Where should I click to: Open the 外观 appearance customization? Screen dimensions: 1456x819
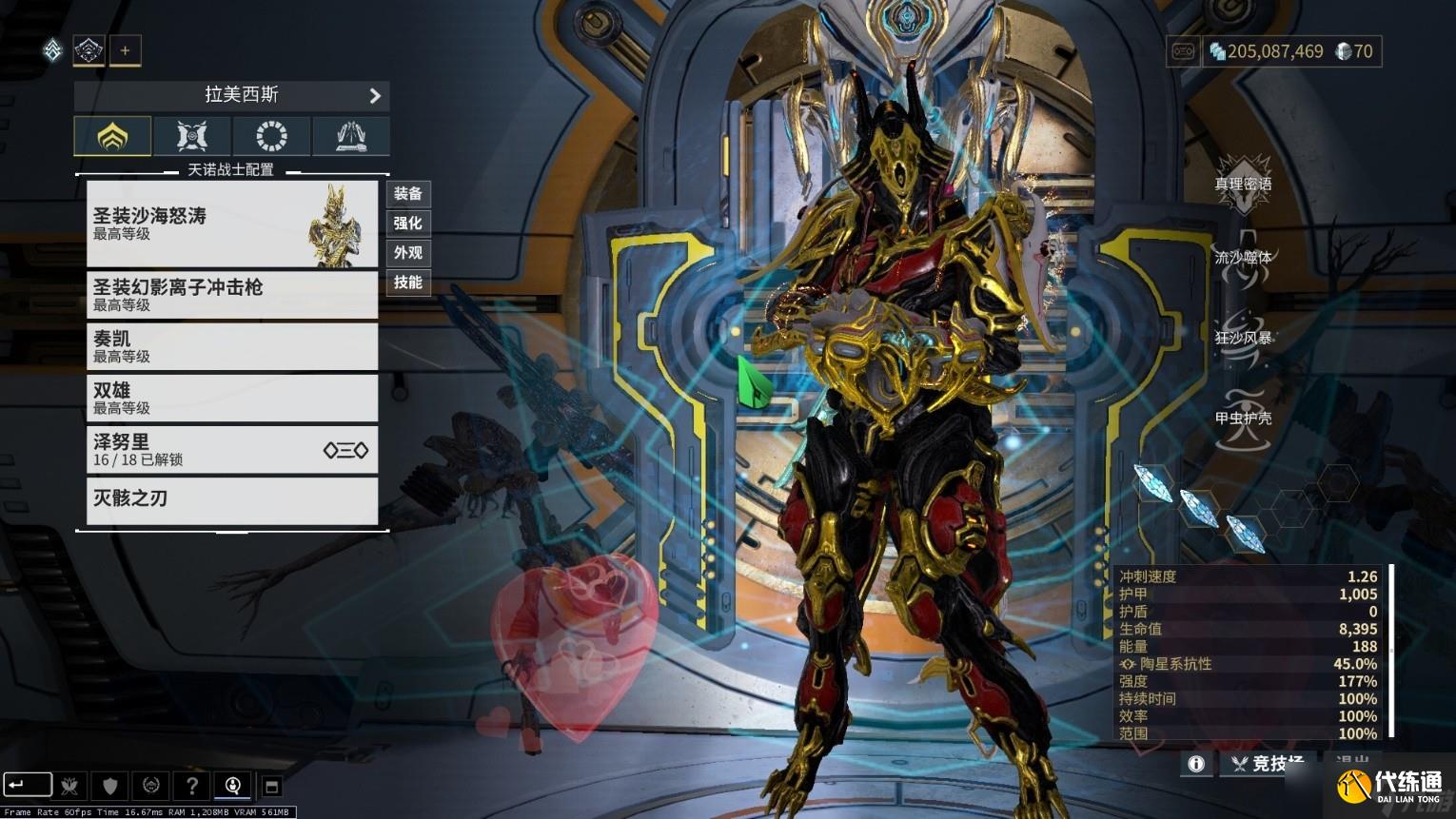click(x=408, y=253)
